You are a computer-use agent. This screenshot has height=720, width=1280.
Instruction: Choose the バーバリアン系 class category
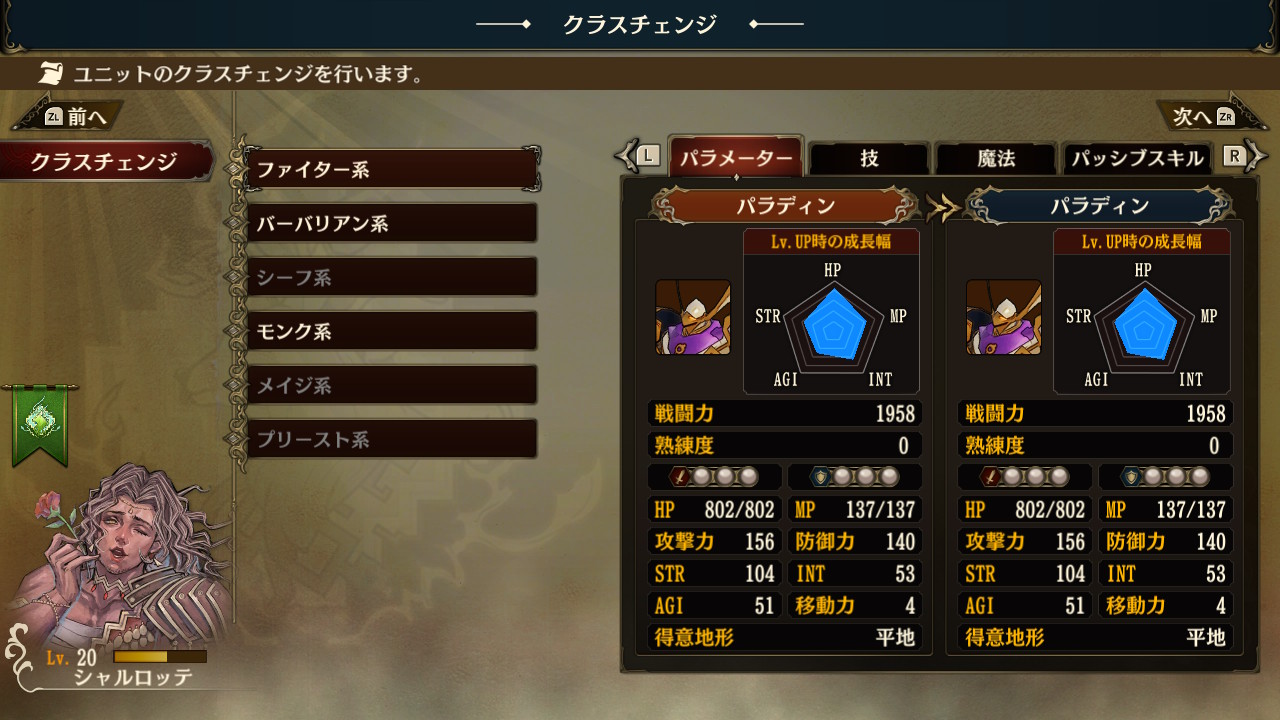(x=391, y=223)
